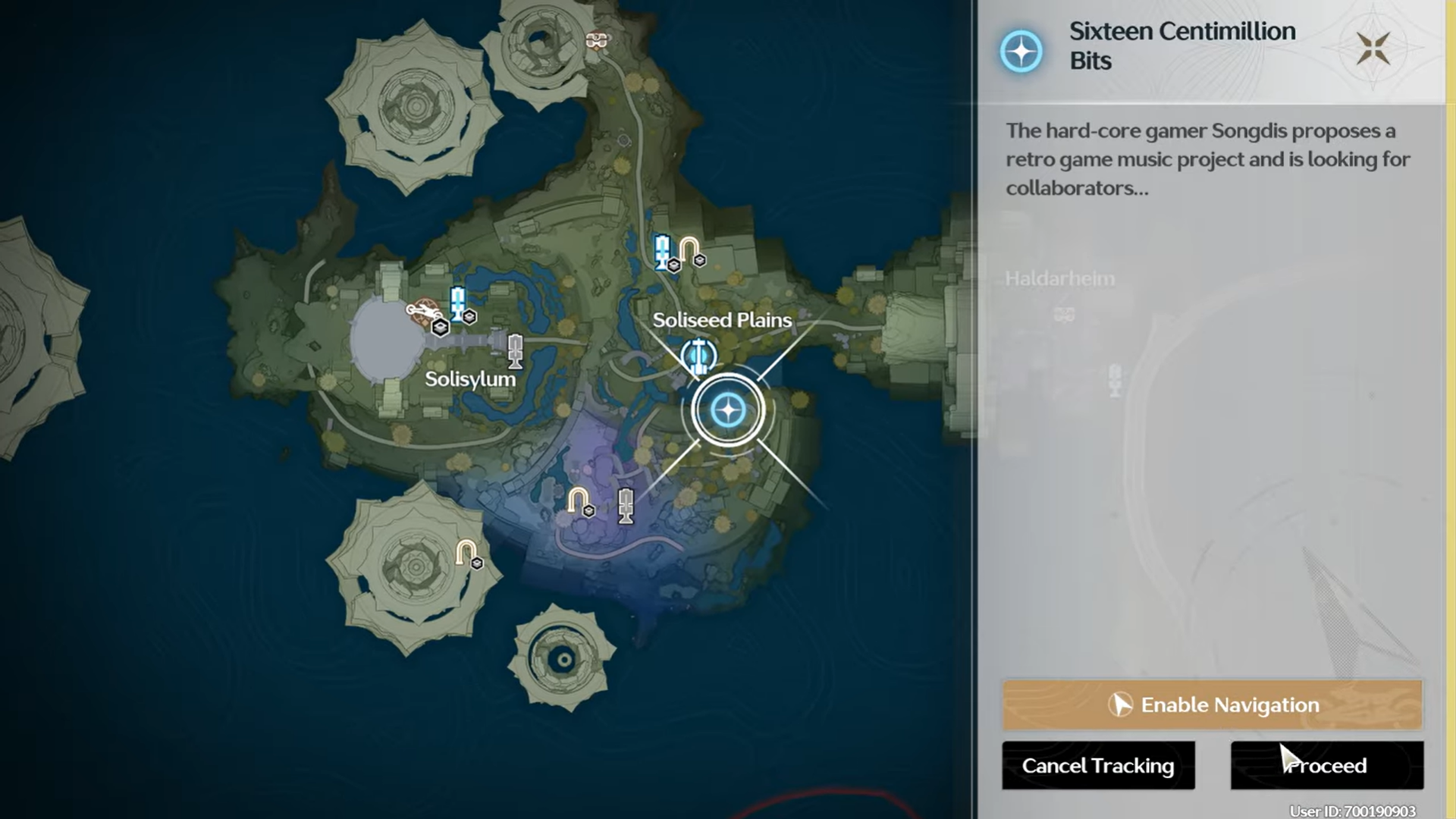Select the Soliseed Plains area label

click(721, 320)
